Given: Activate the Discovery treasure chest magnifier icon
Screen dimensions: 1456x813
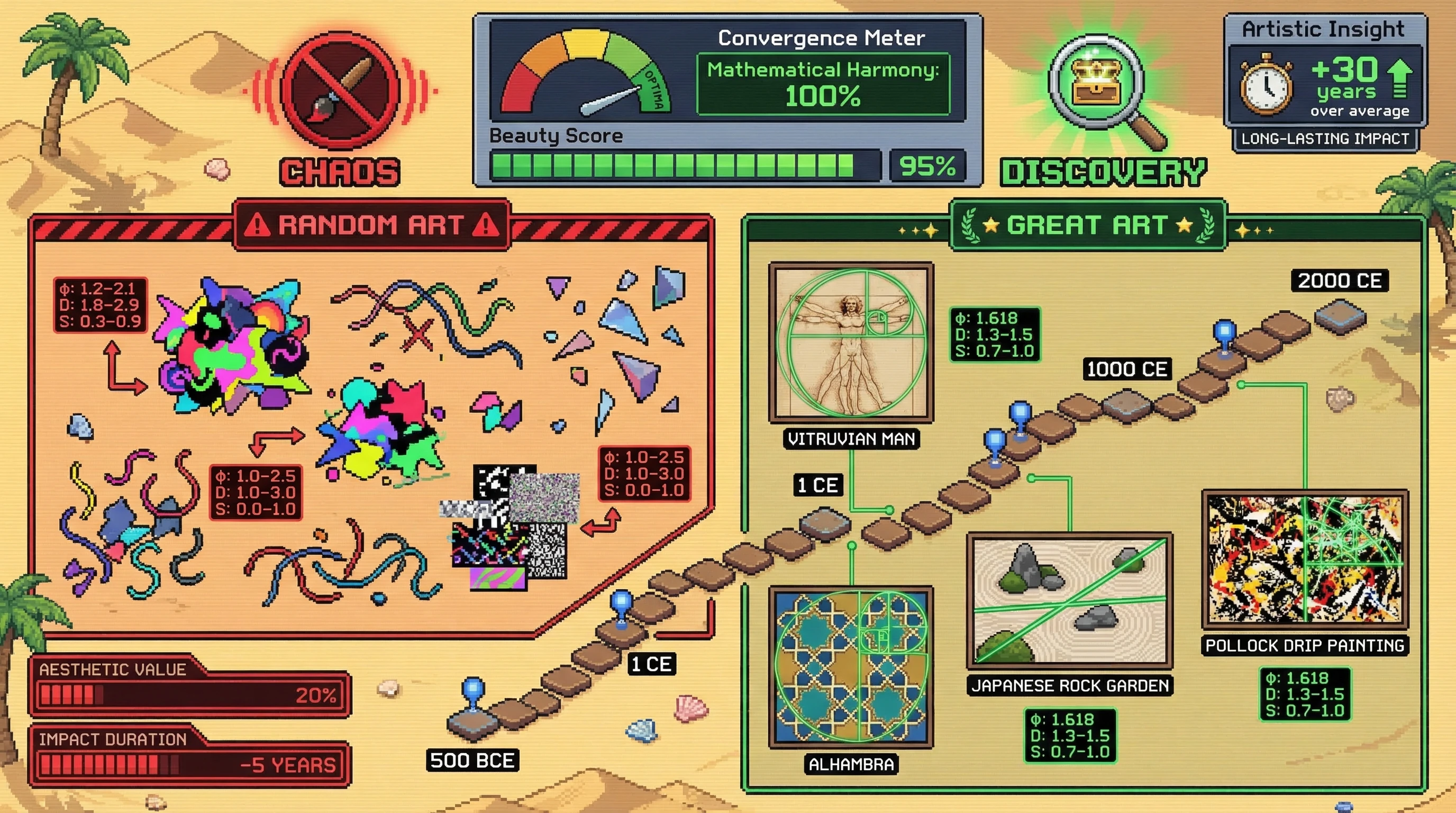Looking at the screenshot, I should (x=1098, y=84).
